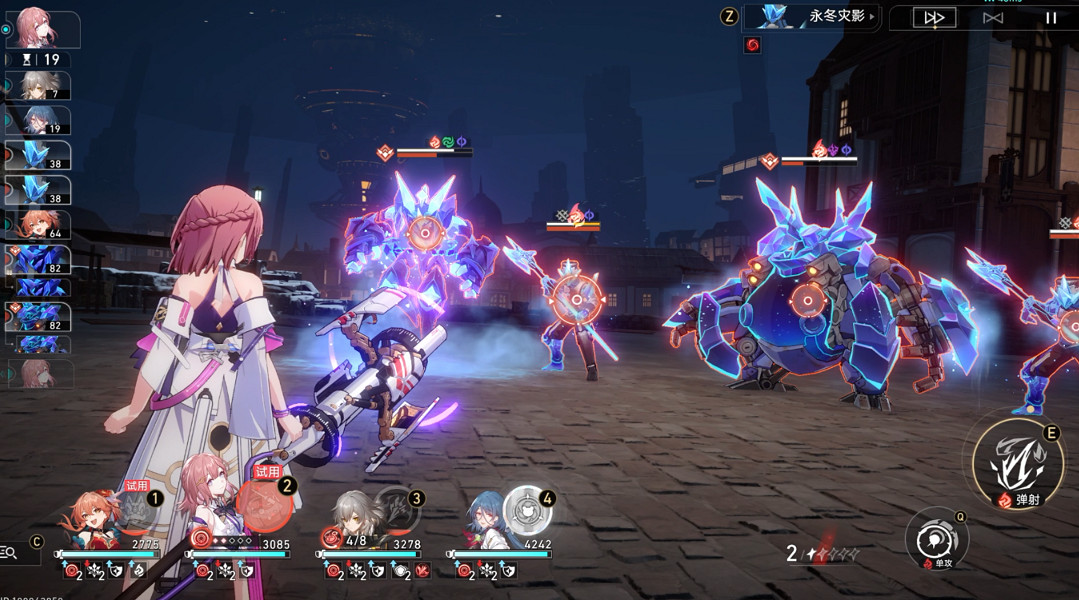Activate the glowing white ultimate numbered 4

pyautogui.click(x=526, y=510)
